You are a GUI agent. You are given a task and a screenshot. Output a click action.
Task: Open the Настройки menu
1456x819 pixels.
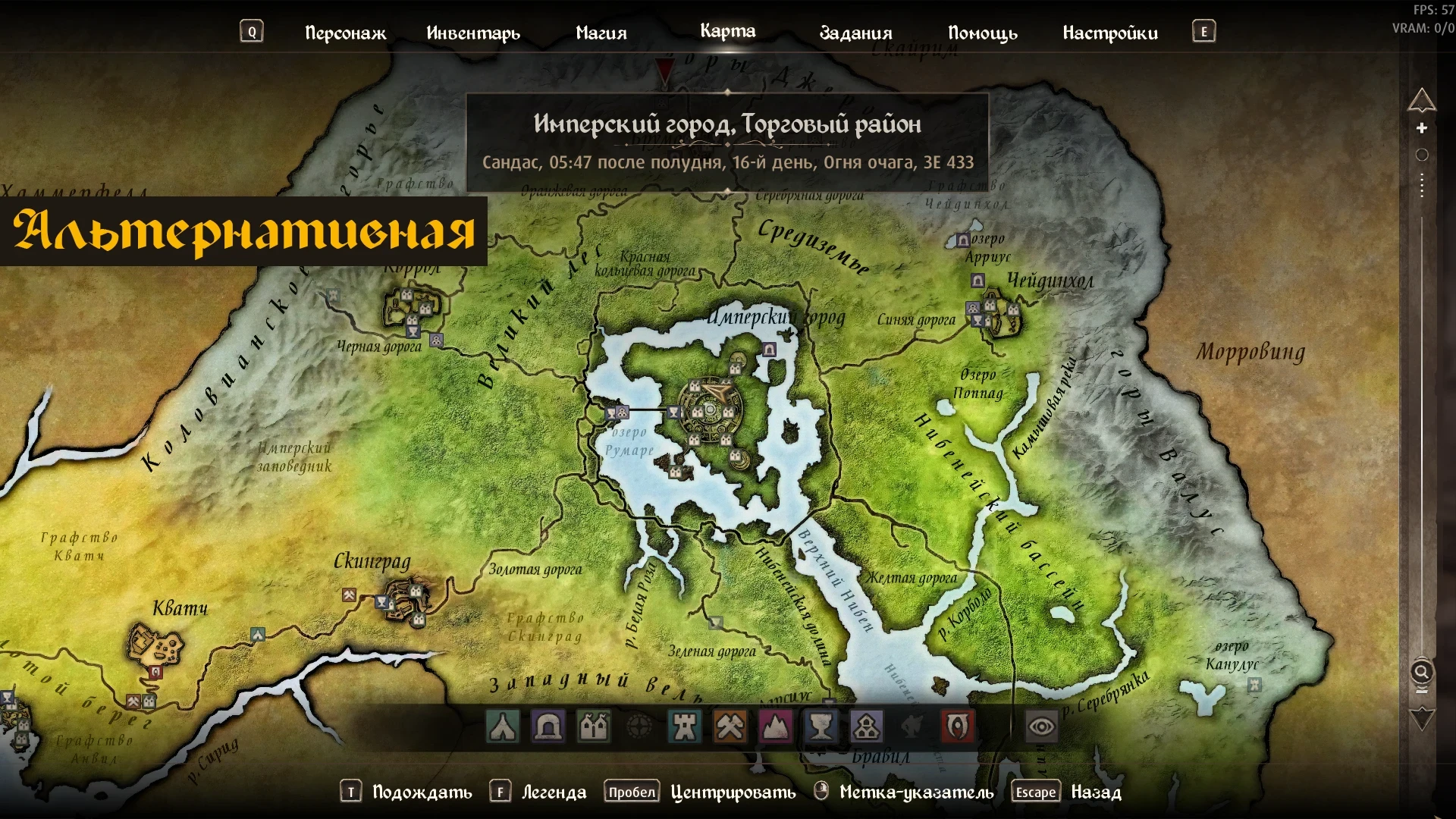coord(1110,33)
